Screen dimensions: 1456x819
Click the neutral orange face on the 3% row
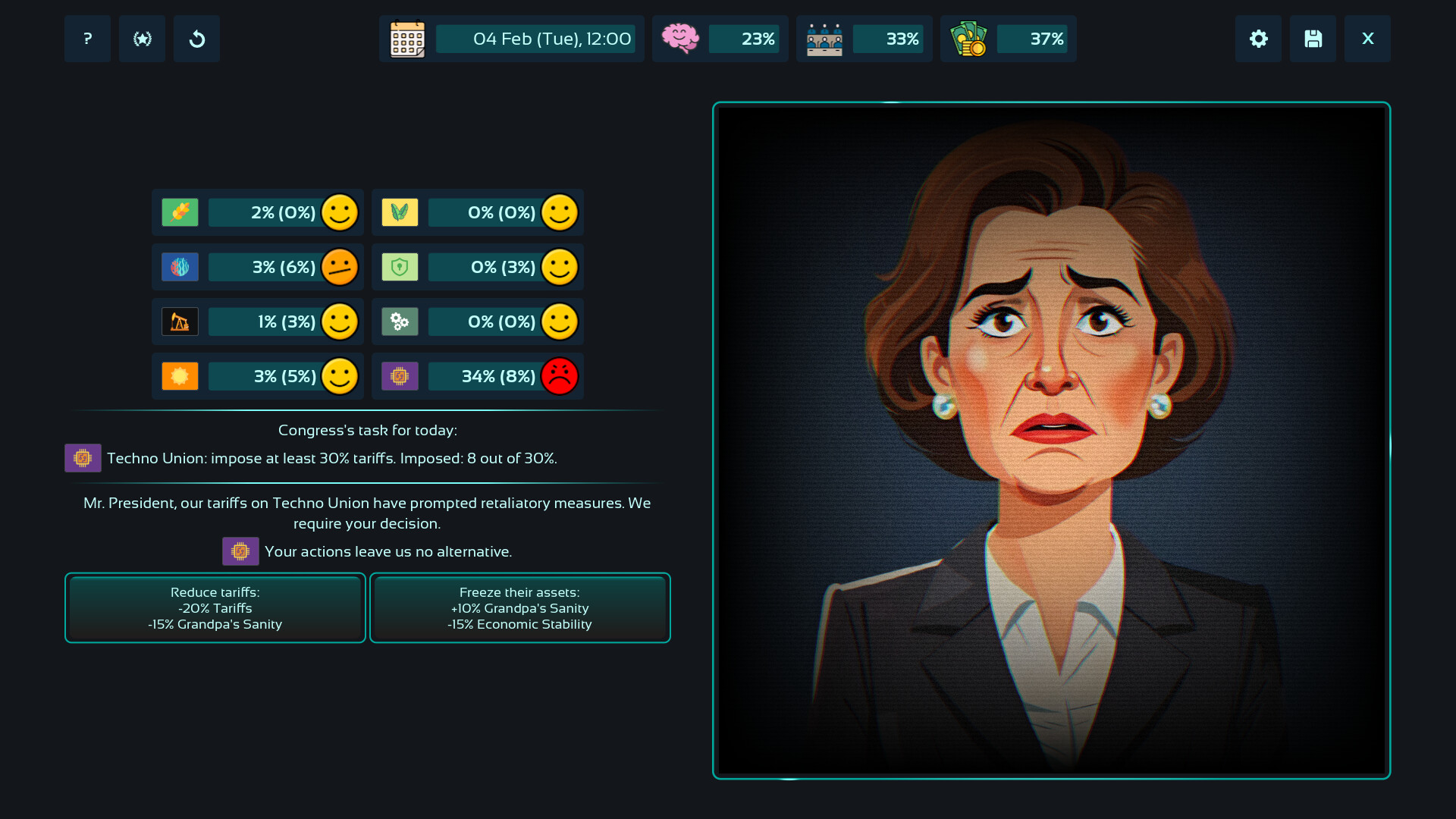(340, 267)
